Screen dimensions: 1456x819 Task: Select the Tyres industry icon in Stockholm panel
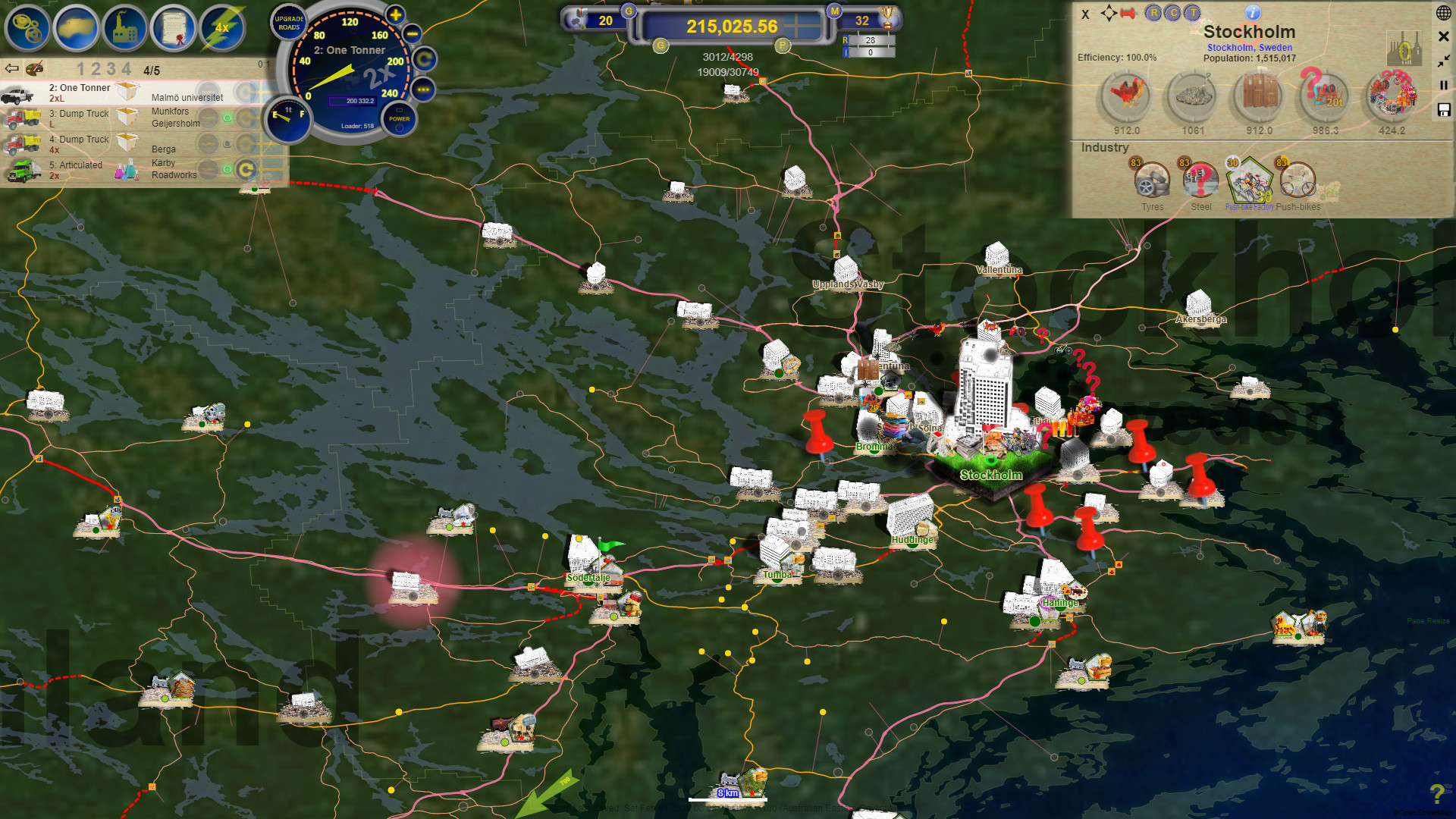pyautogui.click(x=1152, y=180)
